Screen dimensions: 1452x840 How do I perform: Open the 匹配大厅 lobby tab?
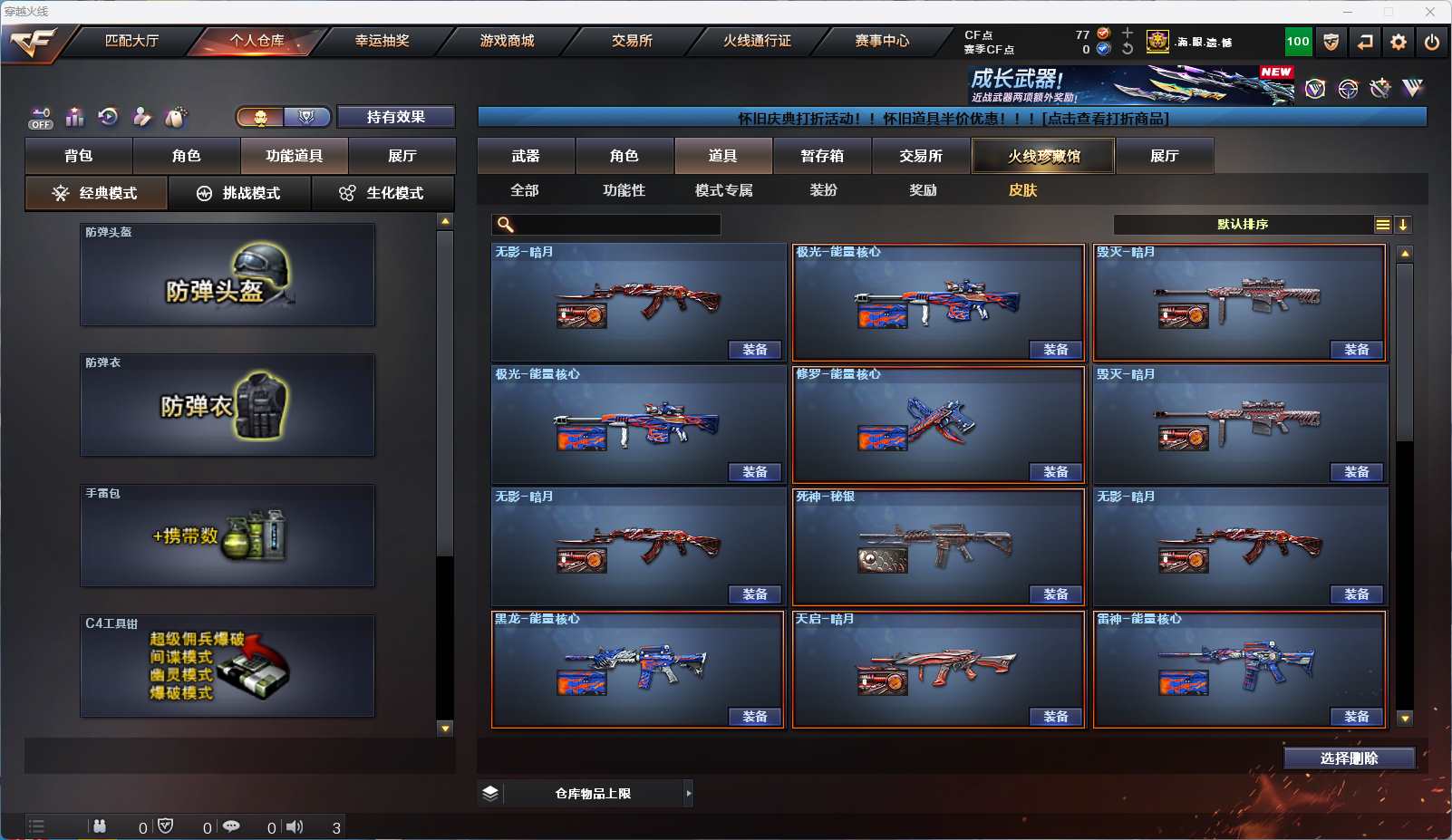pyautogui.click(x=132, y=41)
